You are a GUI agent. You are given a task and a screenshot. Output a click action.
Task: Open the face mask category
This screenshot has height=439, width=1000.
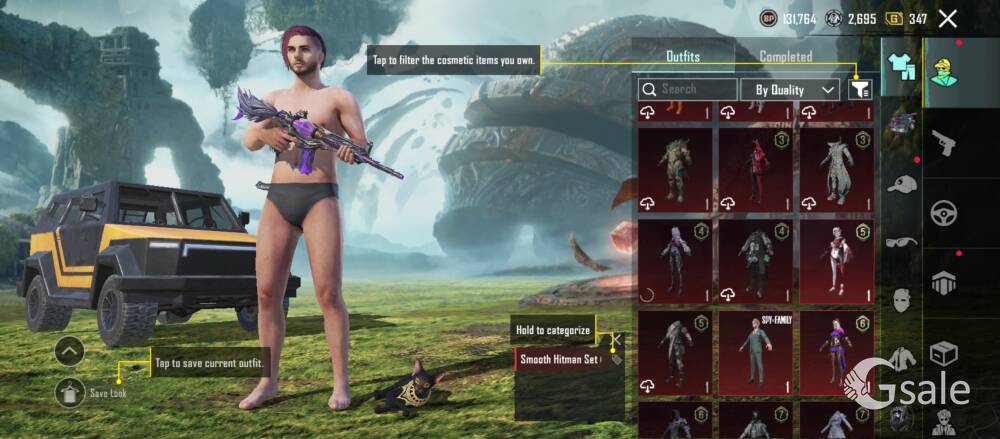coord(902,298)
